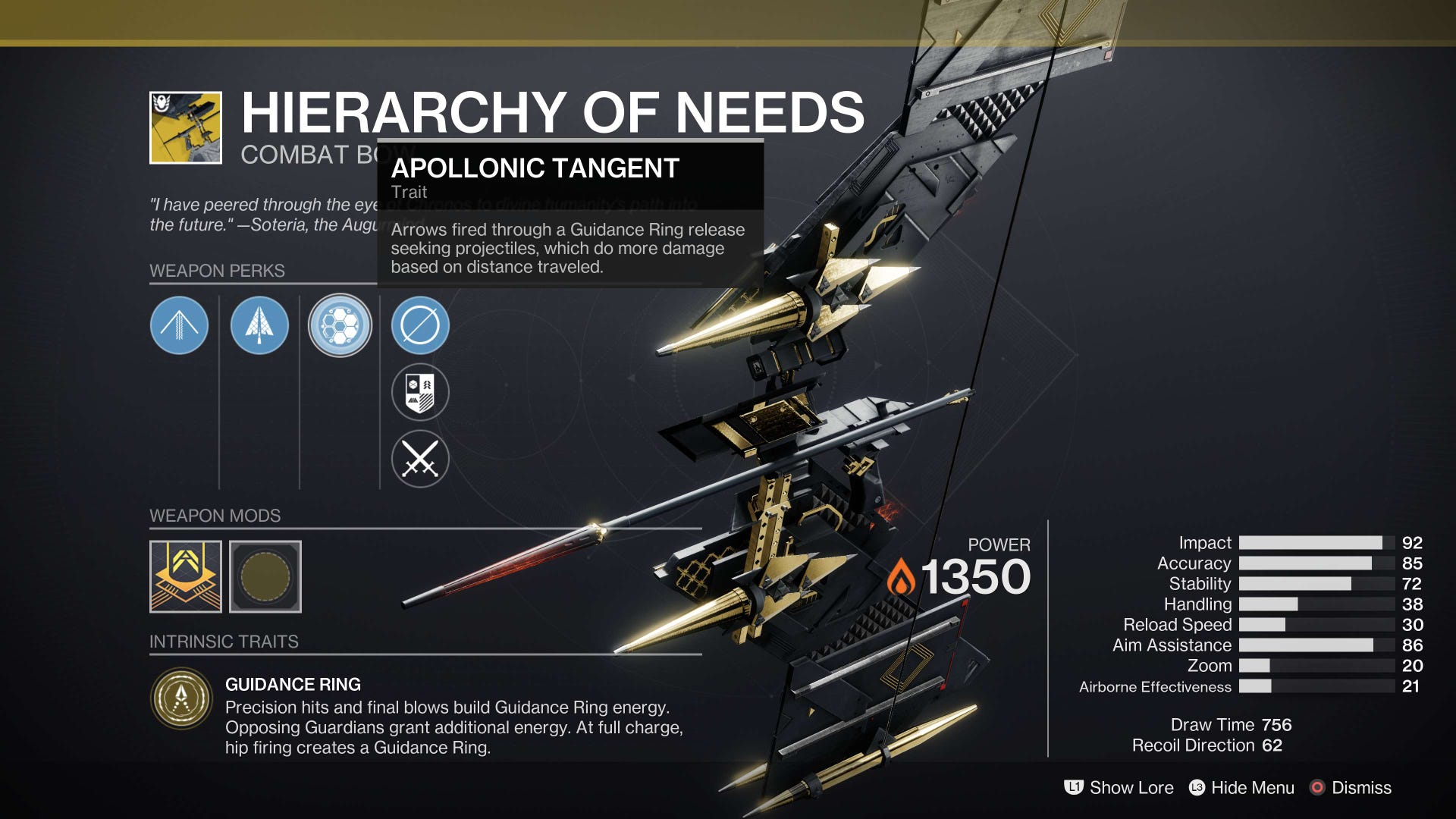The height and width of the screenshot is (819, 1456).
Task: Click the red Dismiss button icon
Action: click(x=1317, y=788)
